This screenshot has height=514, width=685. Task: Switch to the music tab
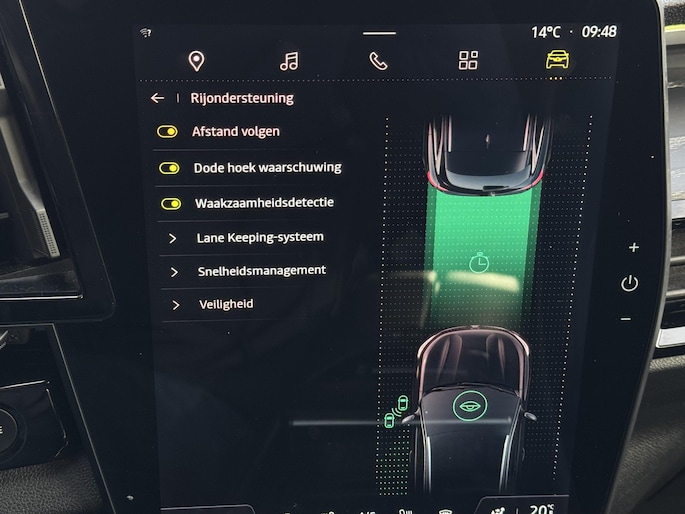pyautogui.click(x=289, y=61)
